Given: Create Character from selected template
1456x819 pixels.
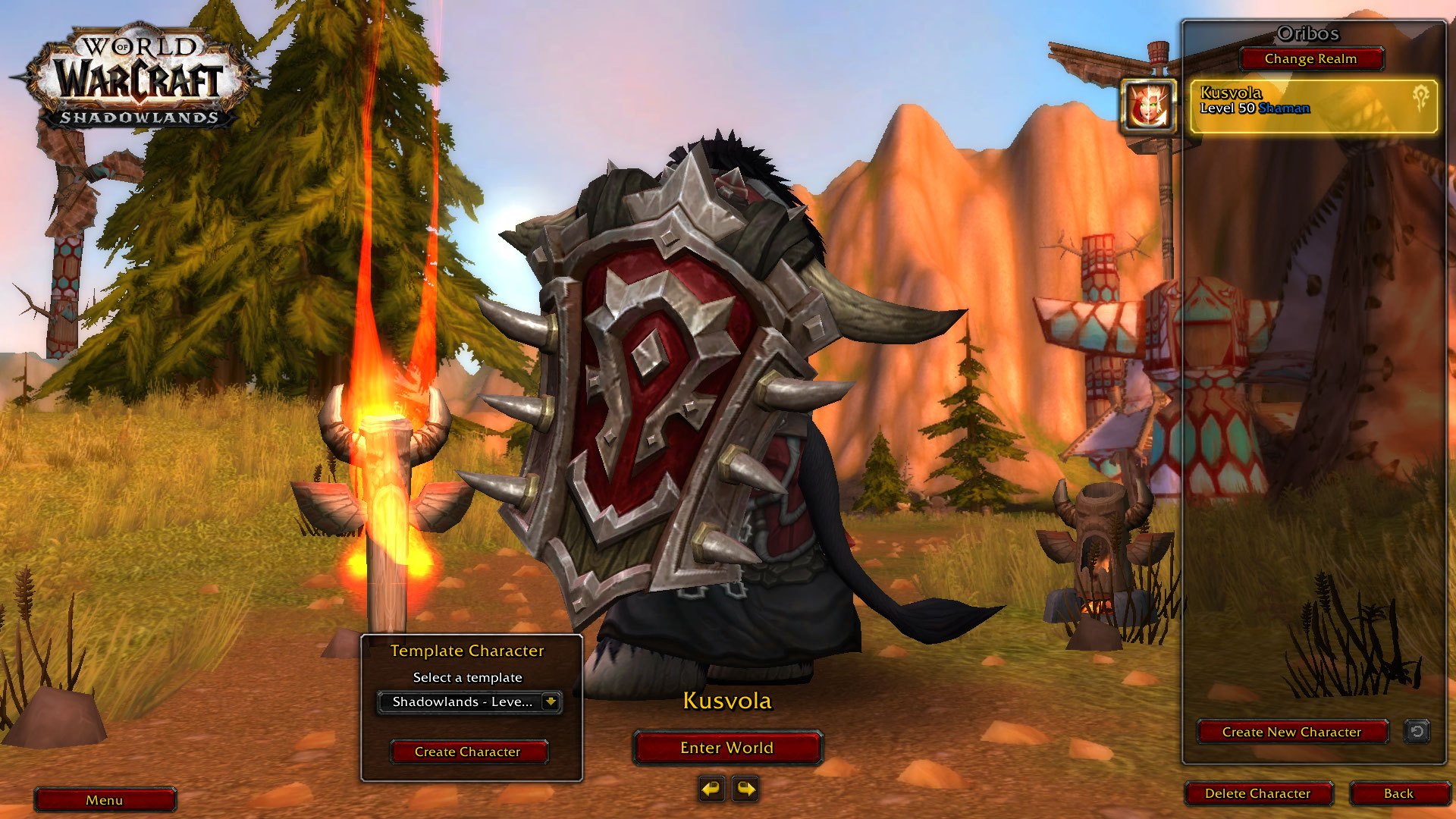Looking at the screenshot, I should 468,752.
